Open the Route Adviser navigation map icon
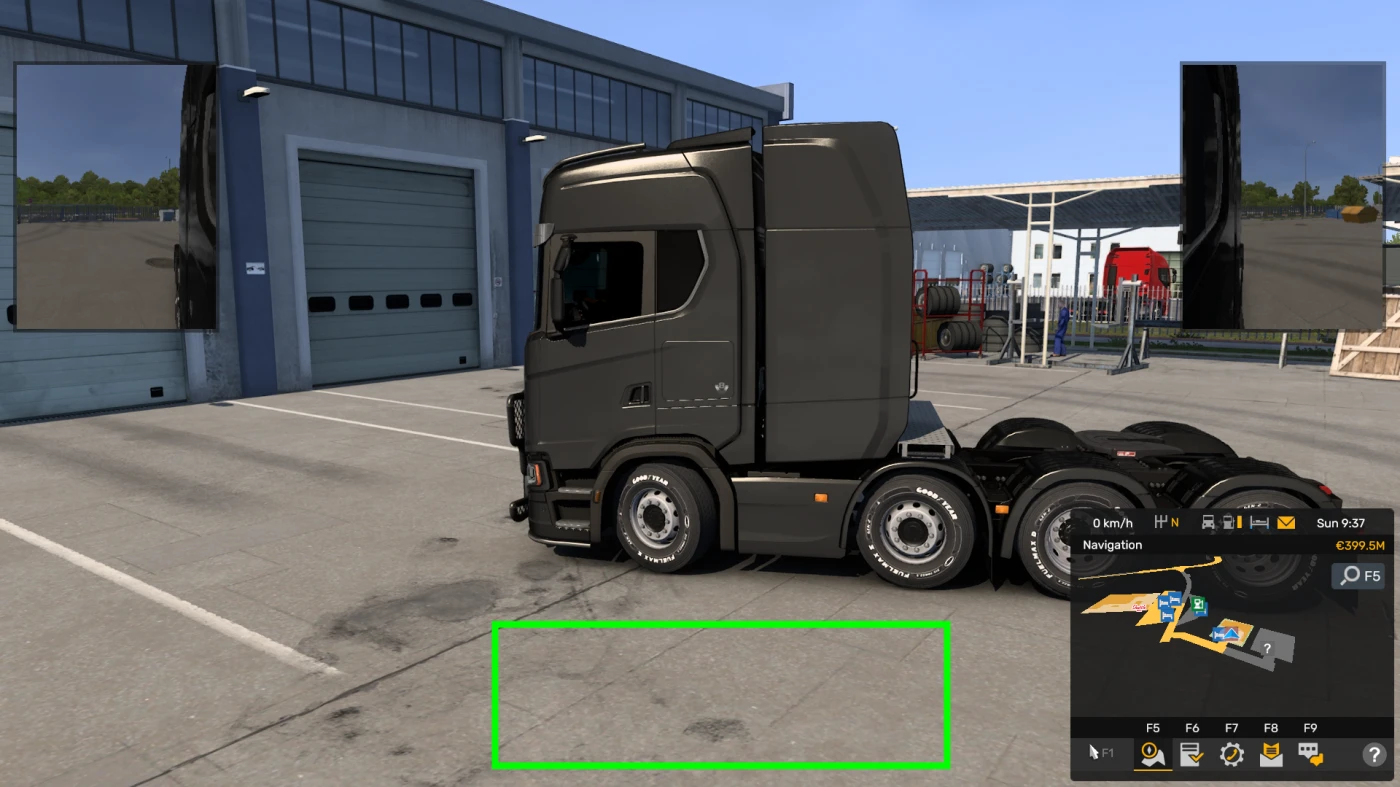This screenshot has height=787, width=1400. [1152, 756]
